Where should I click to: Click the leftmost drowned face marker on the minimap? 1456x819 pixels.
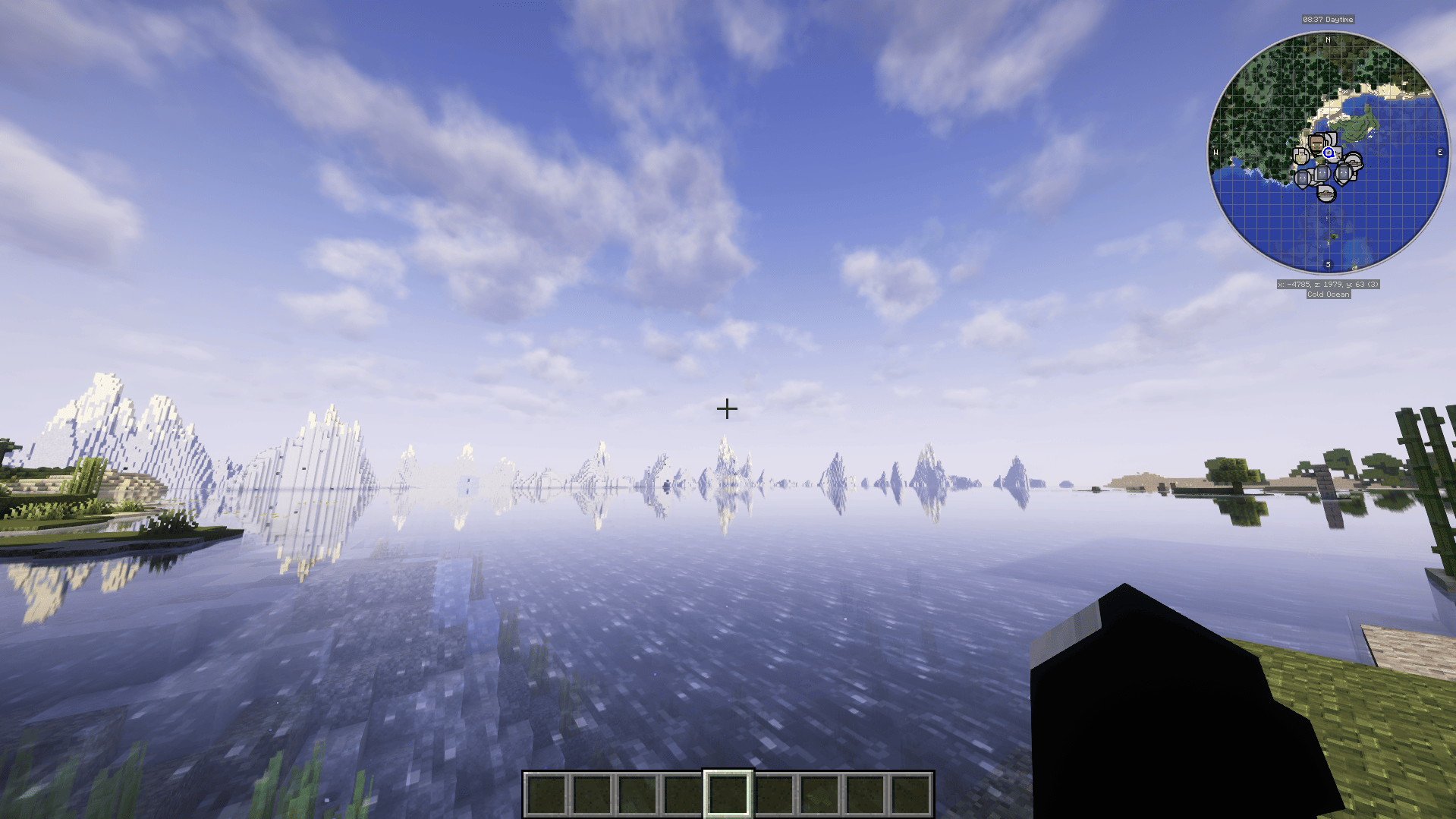(1303, 178)
